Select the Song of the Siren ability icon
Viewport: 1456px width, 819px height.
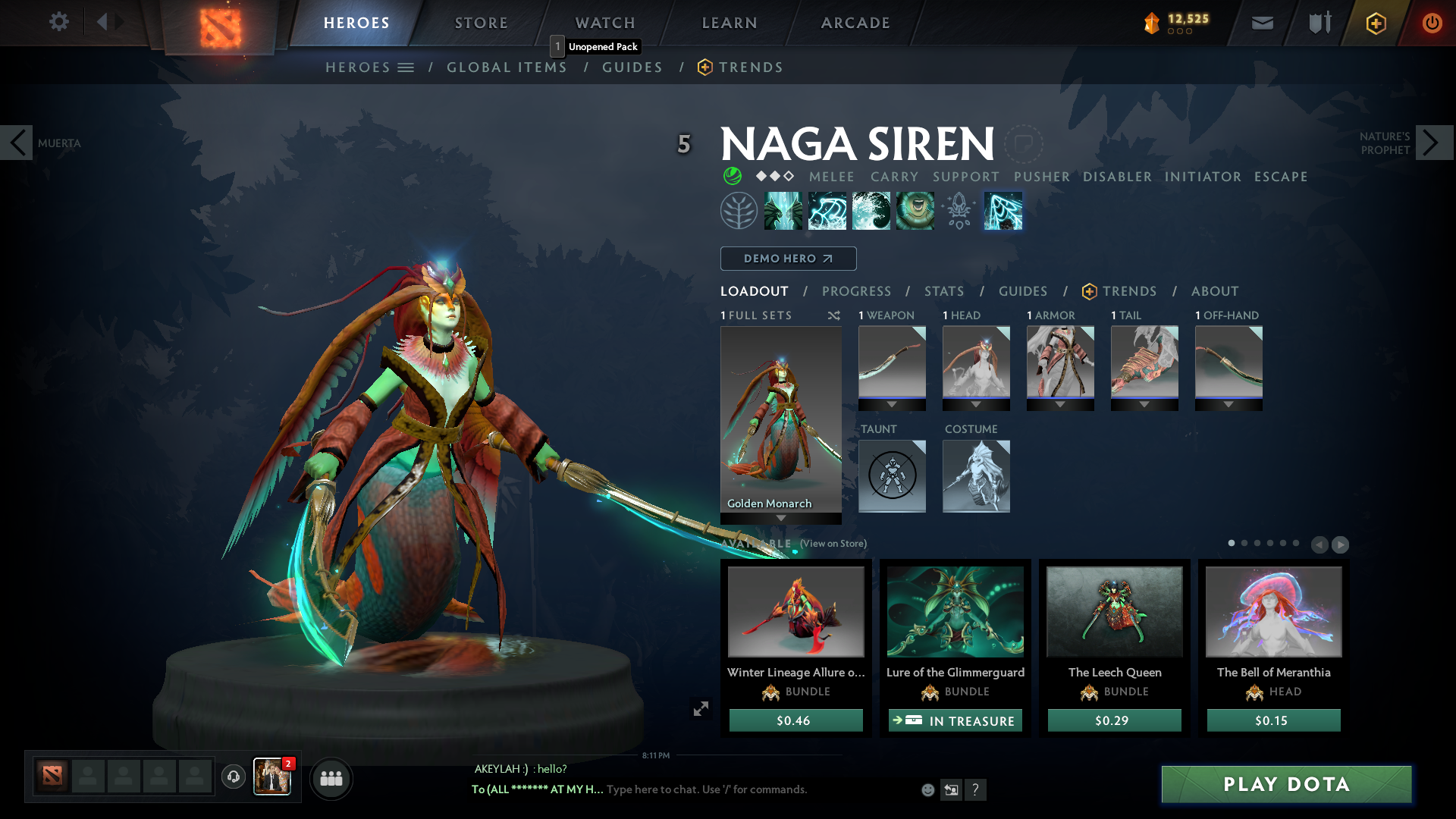coord(914,211)
